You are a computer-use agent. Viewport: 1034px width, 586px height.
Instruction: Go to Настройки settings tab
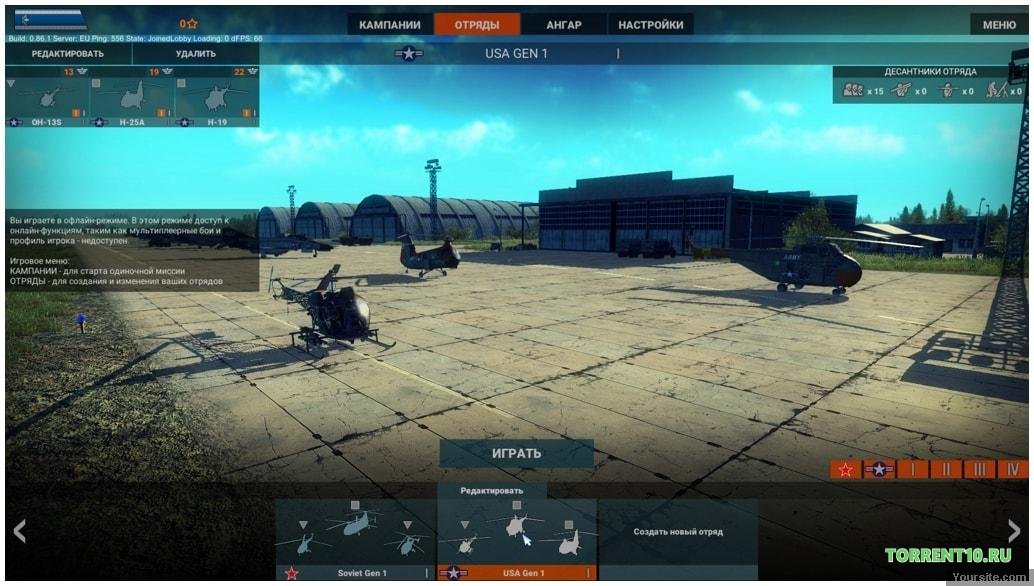point(651,25)
